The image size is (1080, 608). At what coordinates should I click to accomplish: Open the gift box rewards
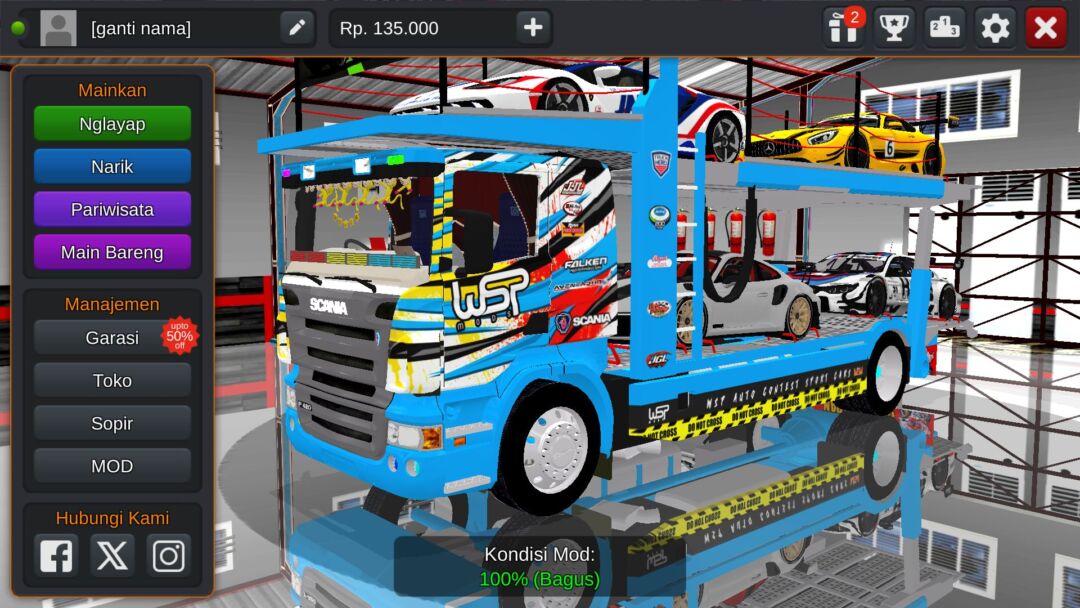coord(843,28)
